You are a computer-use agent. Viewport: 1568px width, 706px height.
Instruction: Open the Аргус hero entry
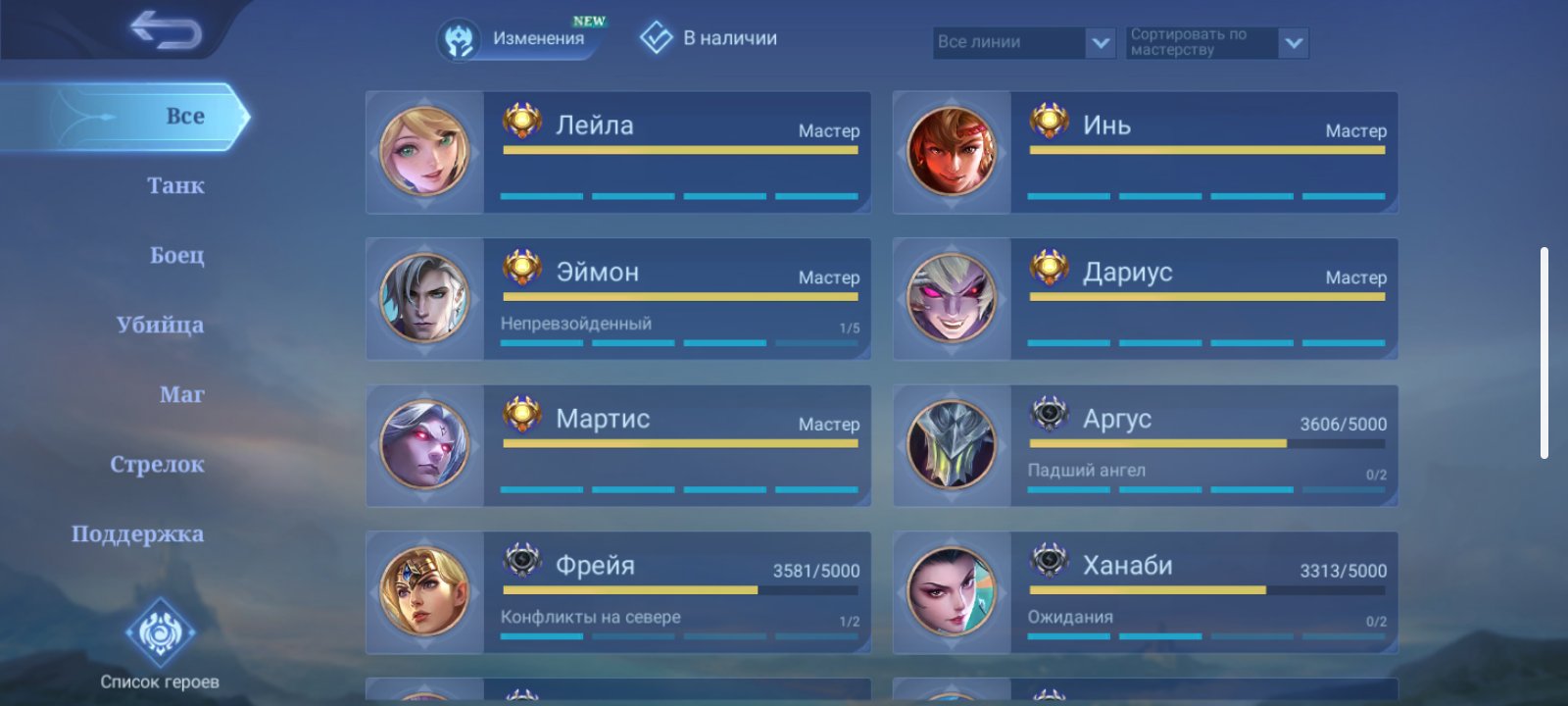[x=1145, y=446]
